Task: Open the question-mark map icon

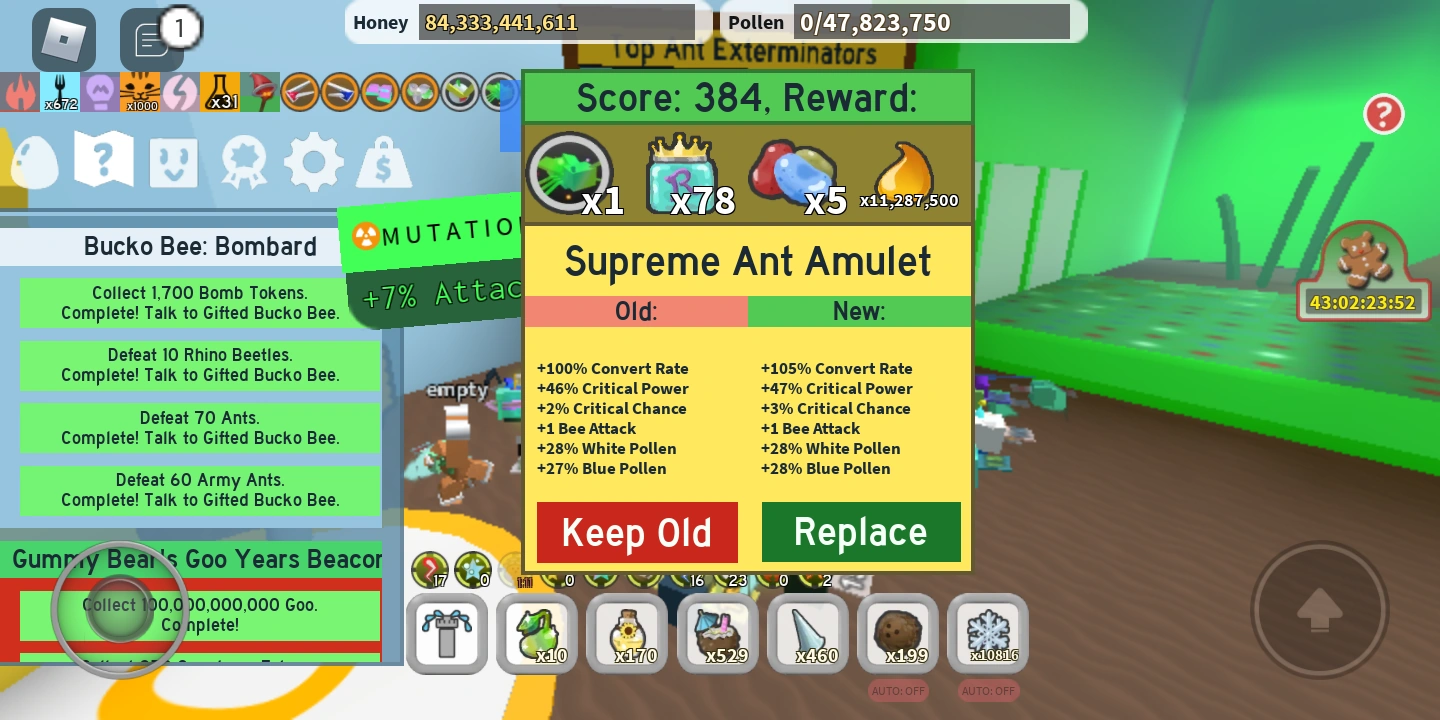Action: (x=103, y=161)
